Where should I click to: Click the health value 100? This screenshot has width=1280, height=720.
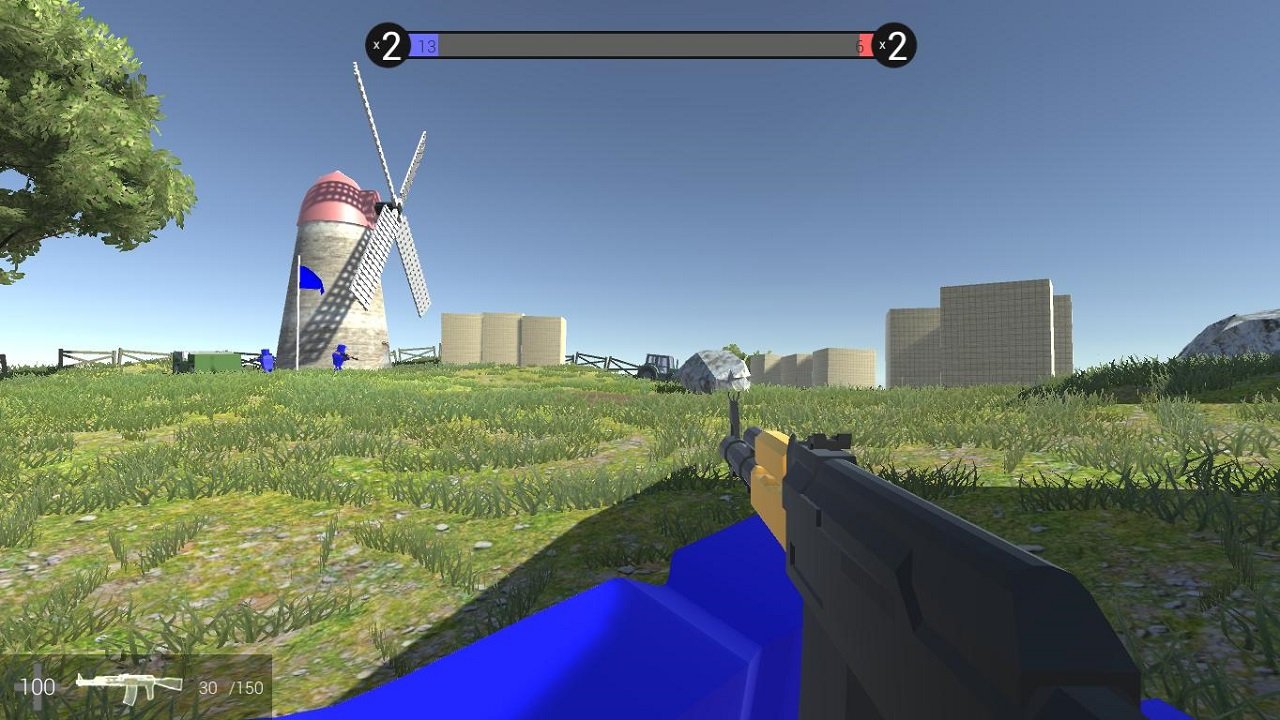click(37, 687)
